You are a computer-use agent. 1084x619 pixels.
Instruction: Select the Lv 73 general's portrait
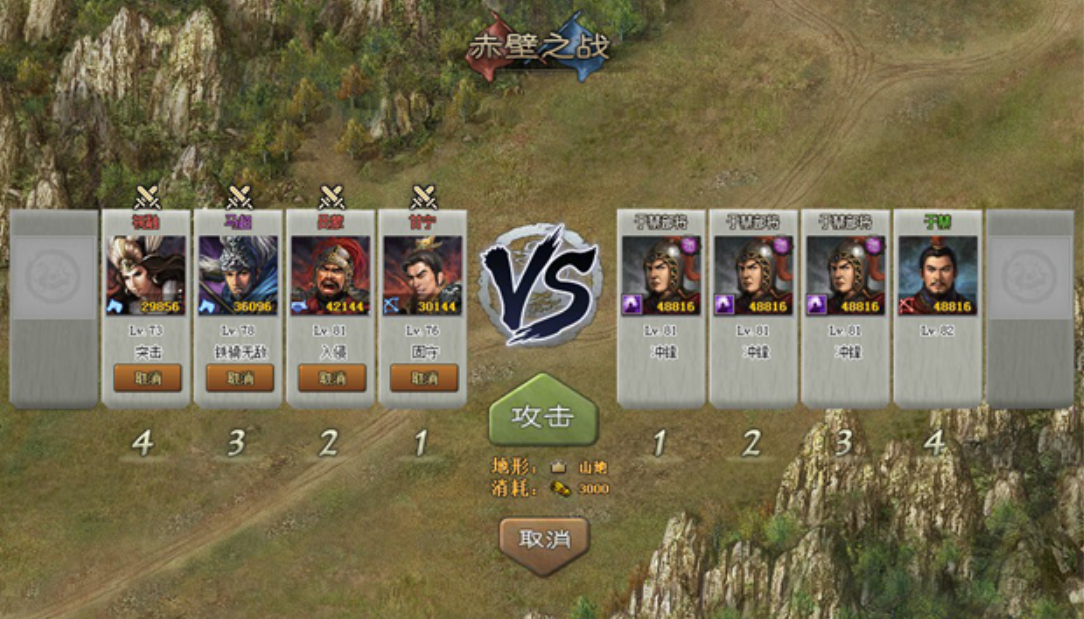[x=147, y=275]
